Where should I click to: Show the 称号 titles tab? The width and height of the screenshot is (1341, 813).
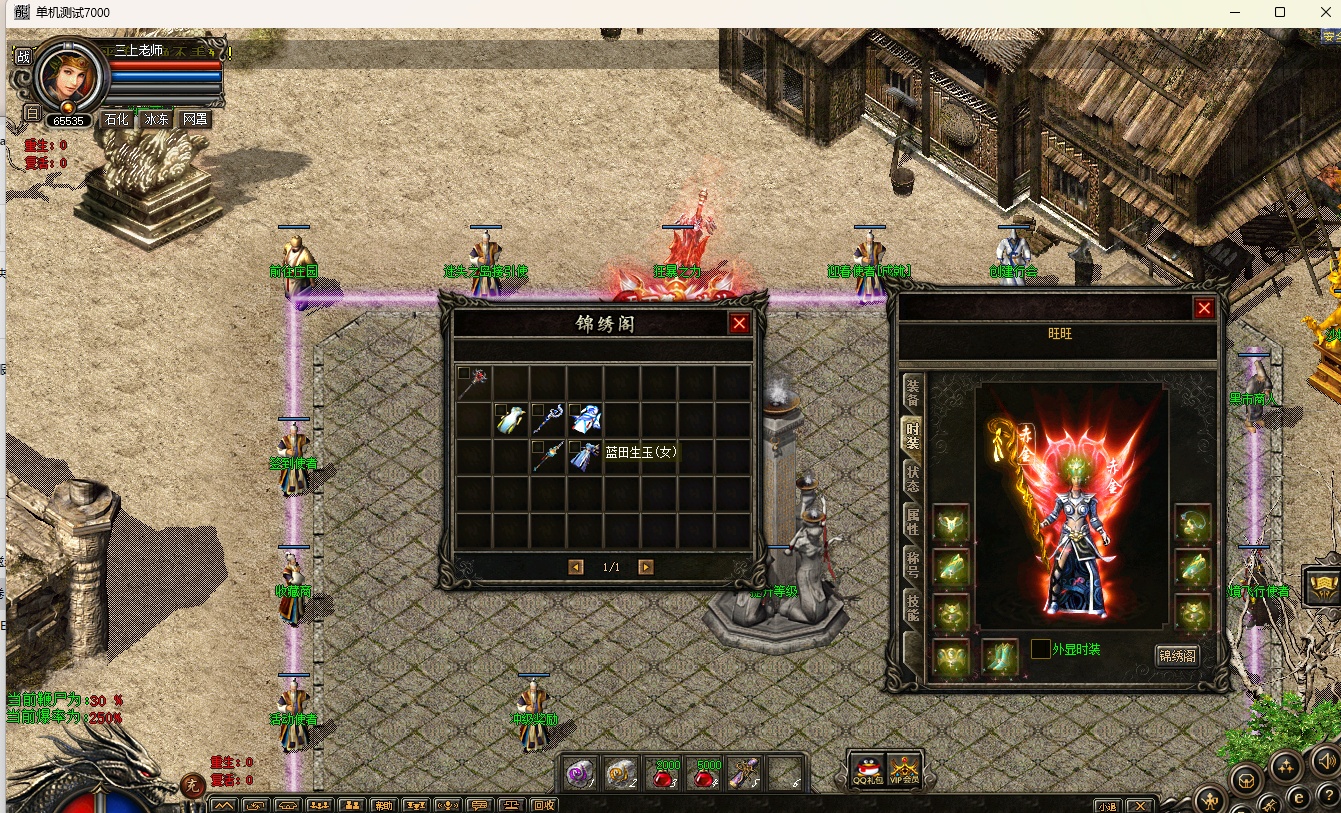tap(912, 562)
